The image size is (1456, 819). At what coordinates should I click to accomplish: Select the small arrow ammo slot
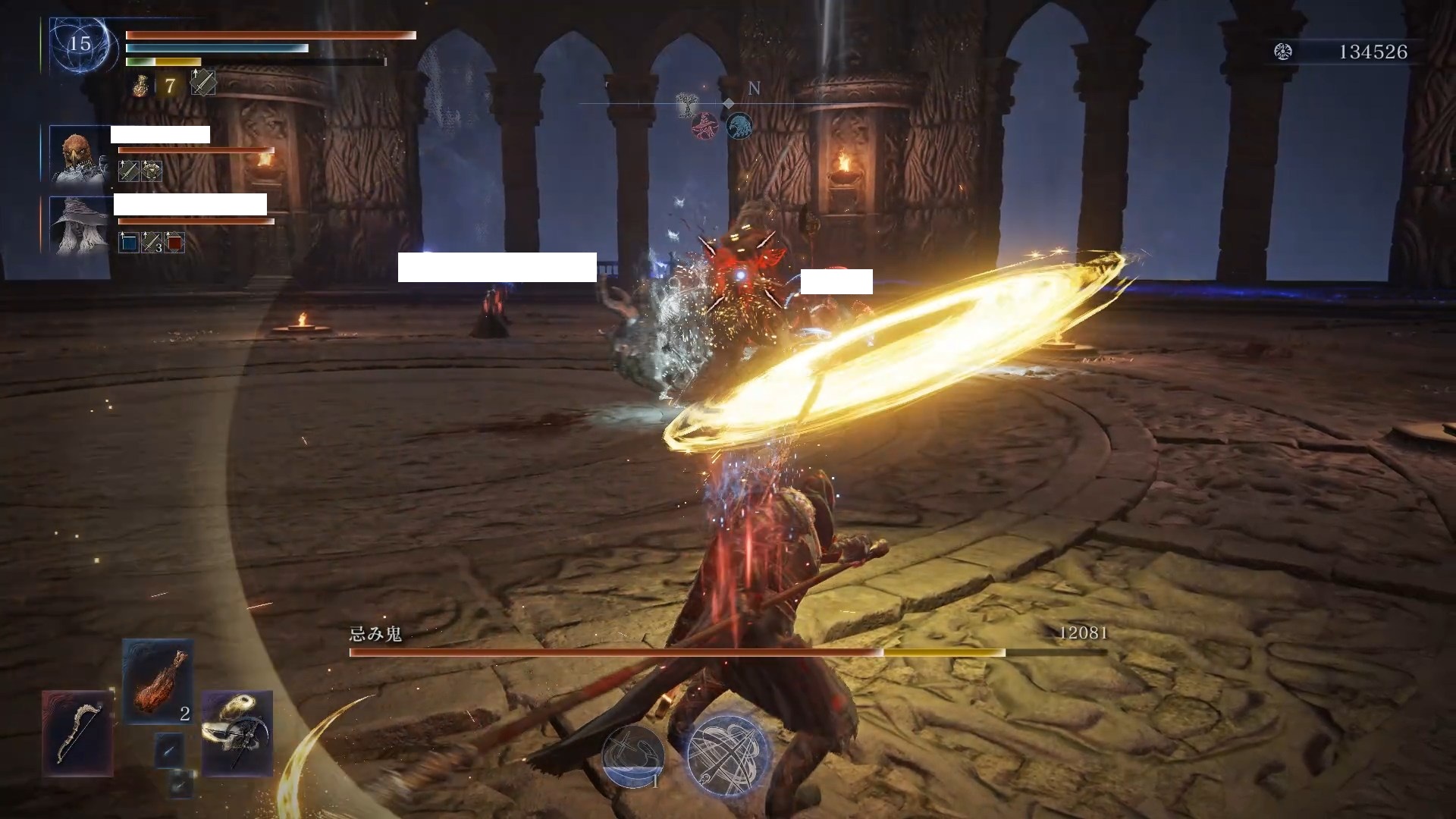tap(169, 750)
